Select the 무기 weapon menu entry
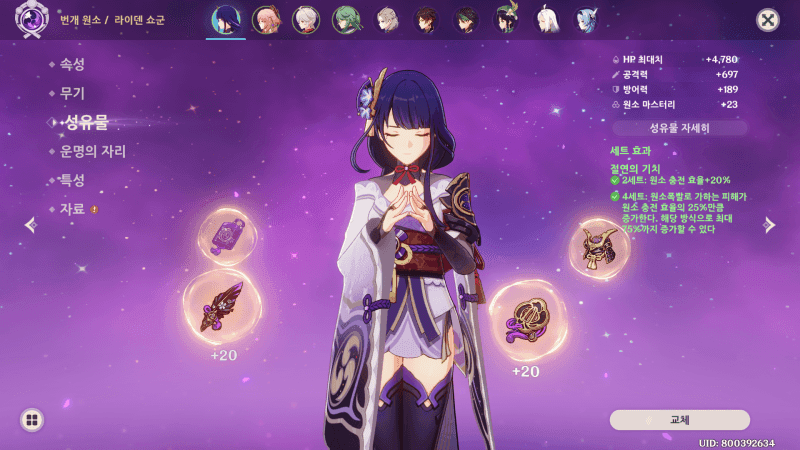800x450 pixels. click(72, 93)
